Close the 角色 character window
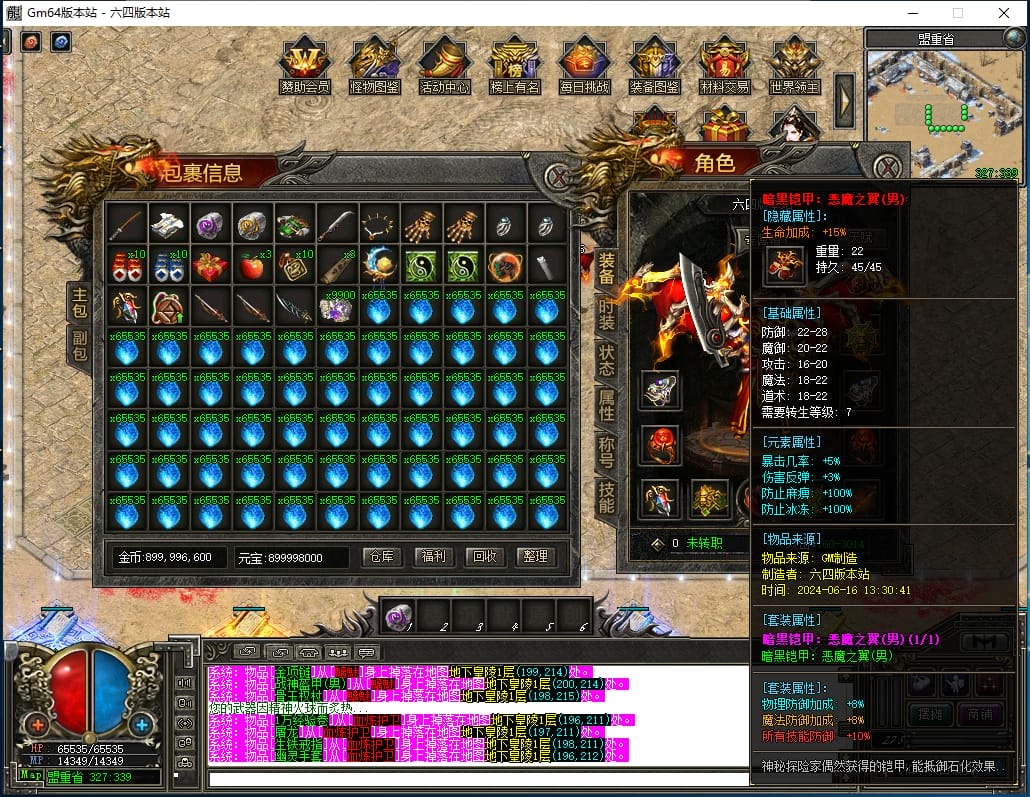 887,167
